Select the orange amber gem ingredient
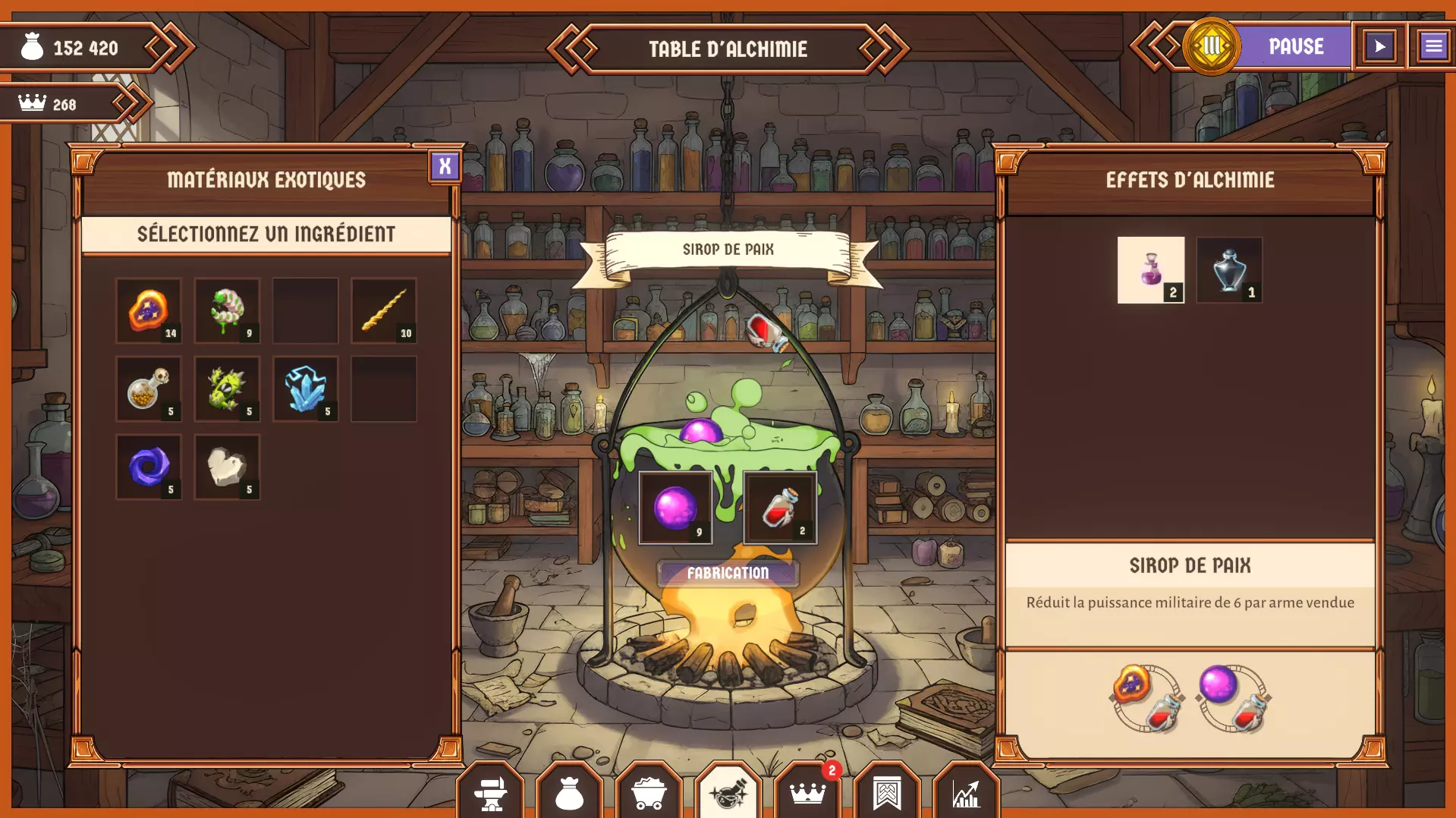1456x818 pixels. pyautogui.click(x=149, y=311)
